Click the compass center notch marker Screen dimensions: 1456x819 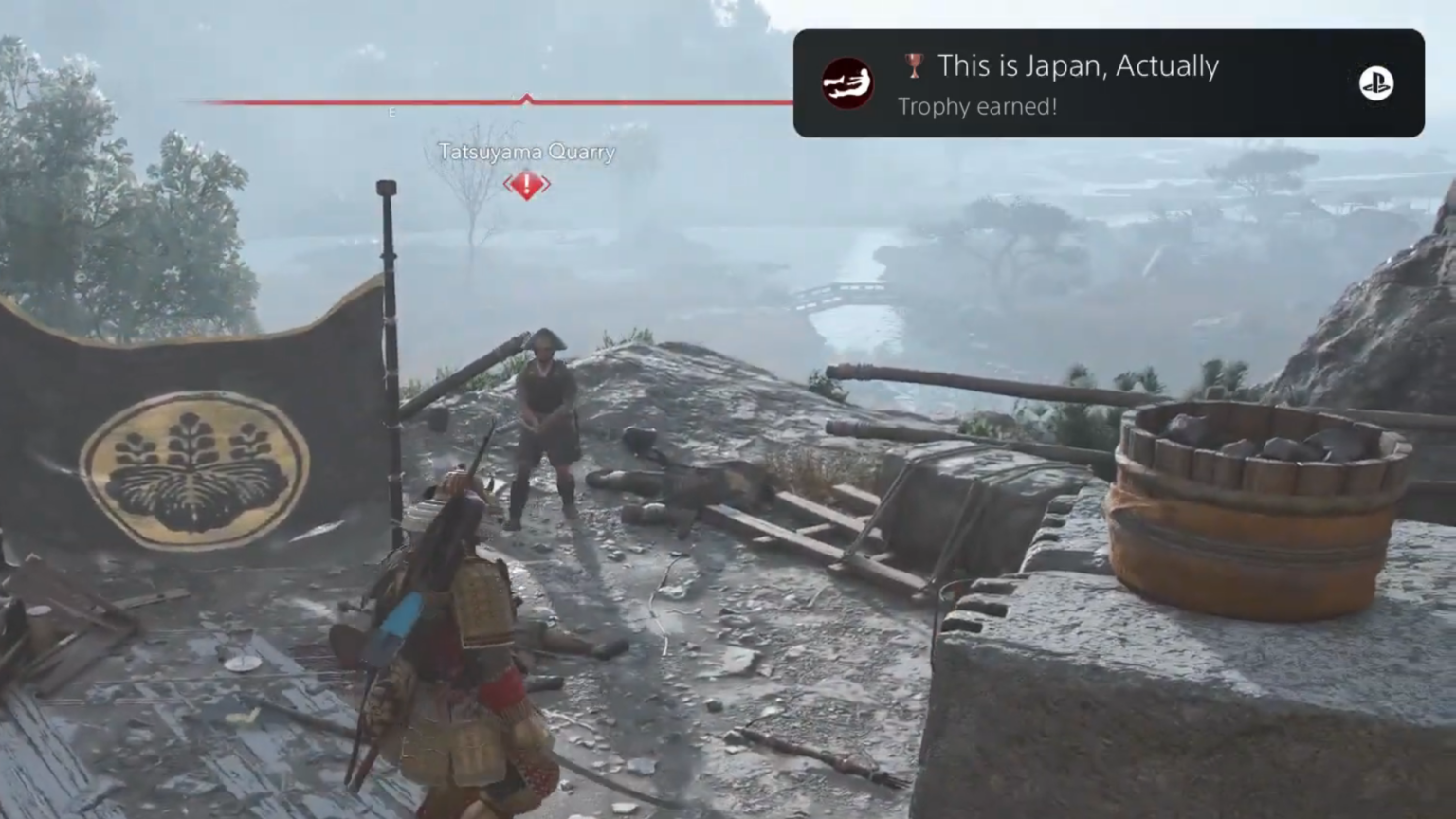click(x=526, y=98)
